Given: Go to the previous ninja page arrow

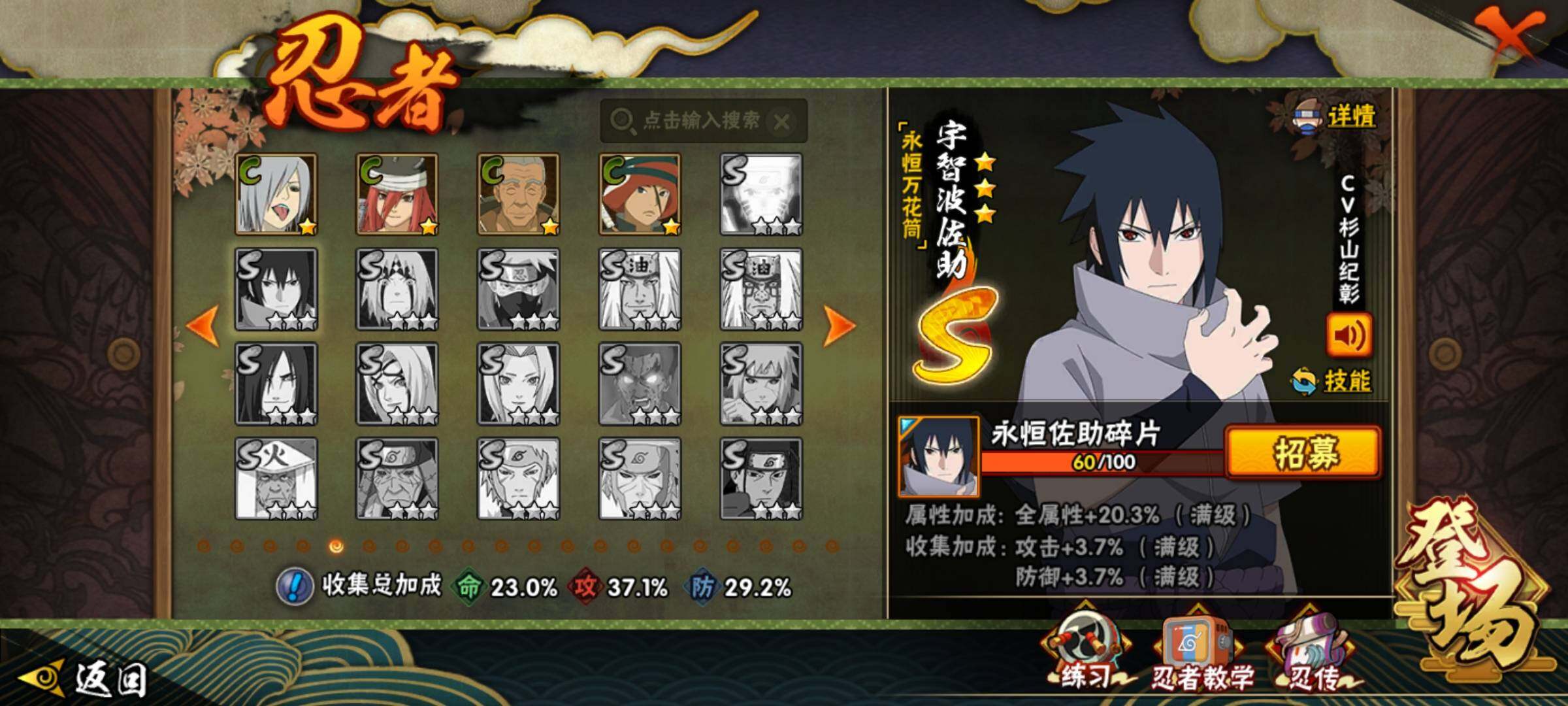Looking at the screenshot, I should (x=203, y=325).
